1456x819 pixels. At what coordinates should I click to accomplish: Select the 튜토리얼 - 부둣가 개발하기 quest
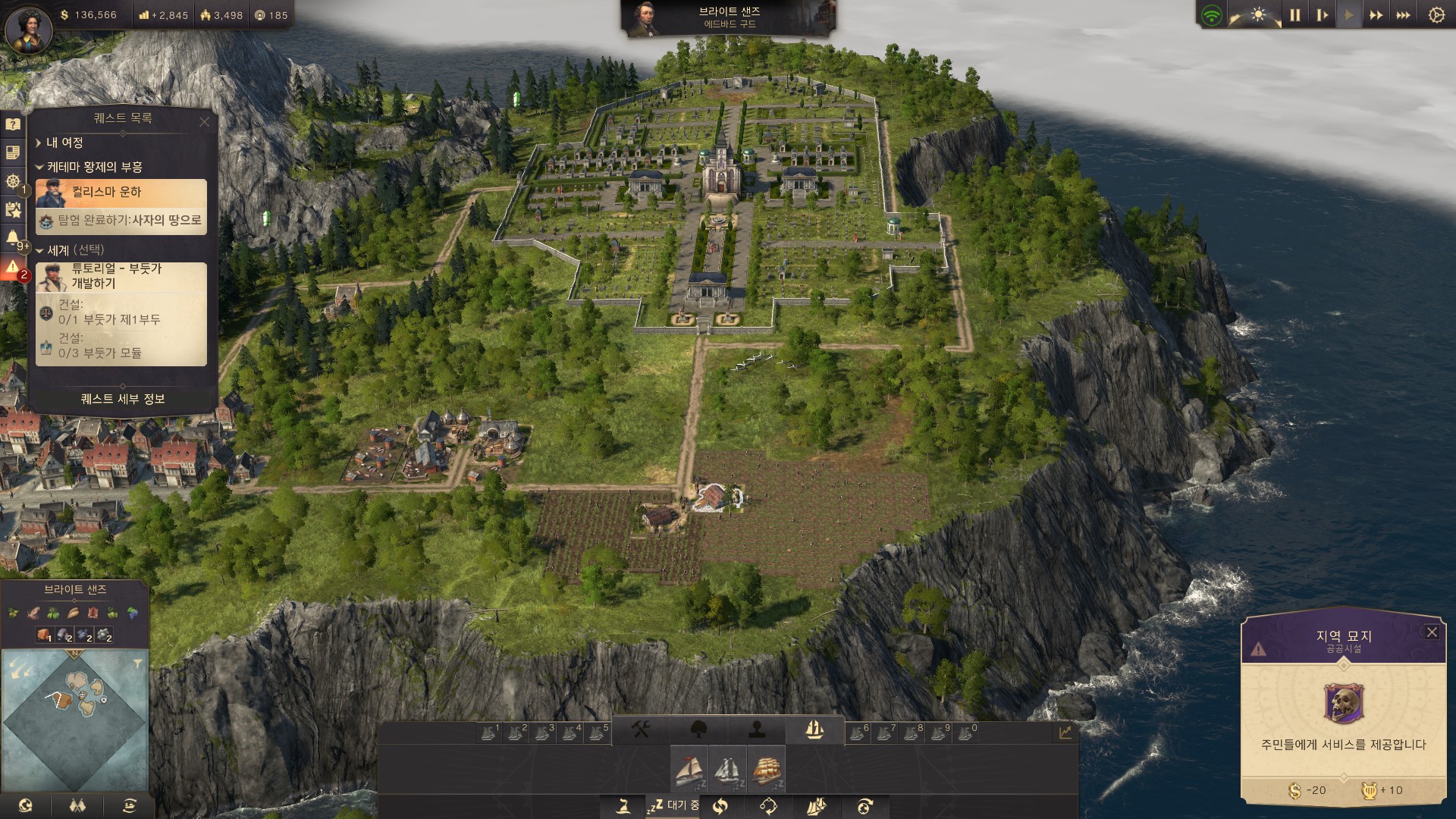point(121,276)
